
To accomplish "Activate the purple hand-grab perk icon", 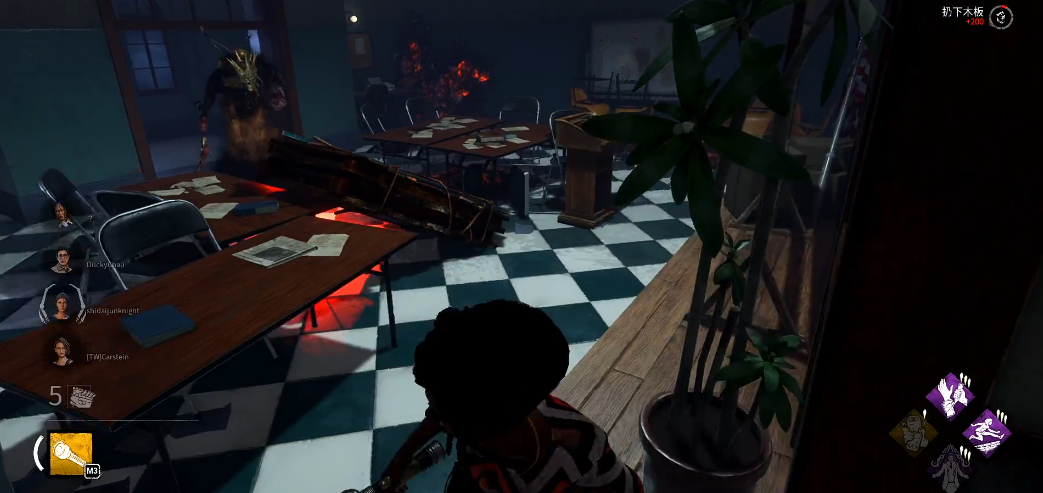I will (950, 396).
